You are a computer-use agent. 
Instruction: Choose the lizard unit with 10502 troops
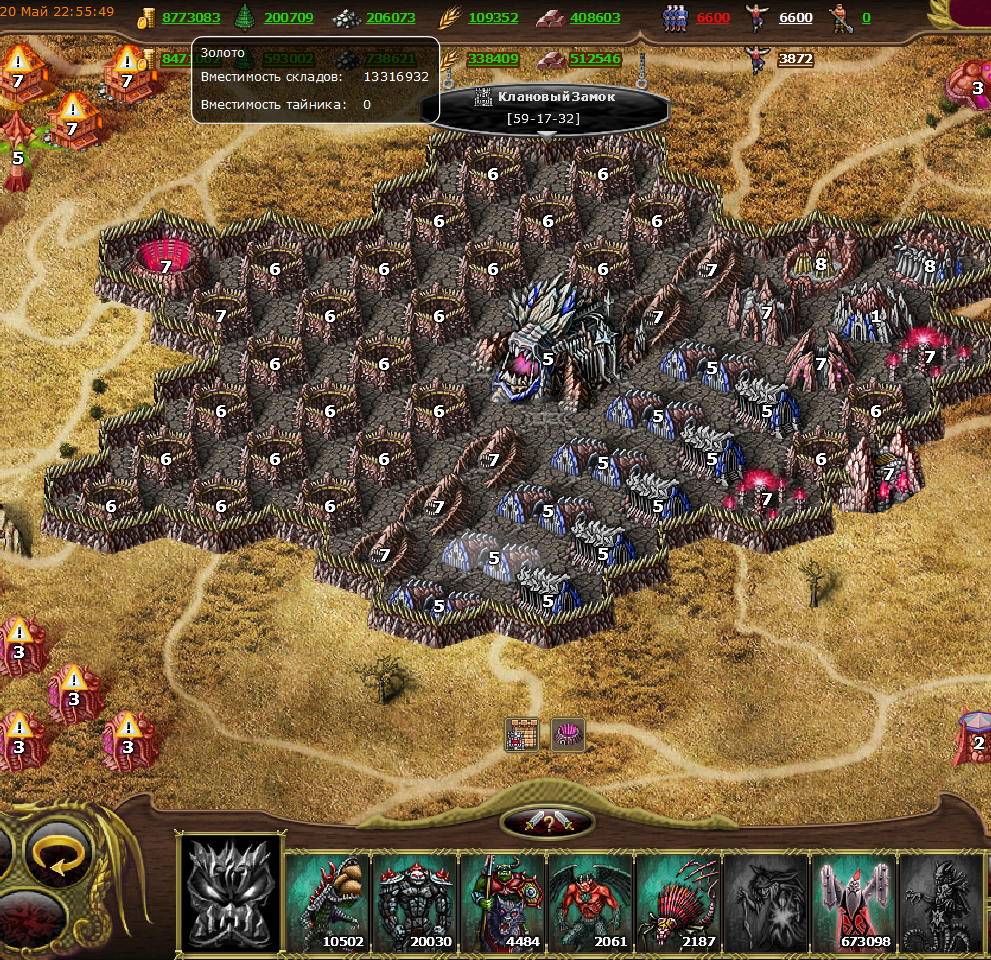(x=329, y=902)
